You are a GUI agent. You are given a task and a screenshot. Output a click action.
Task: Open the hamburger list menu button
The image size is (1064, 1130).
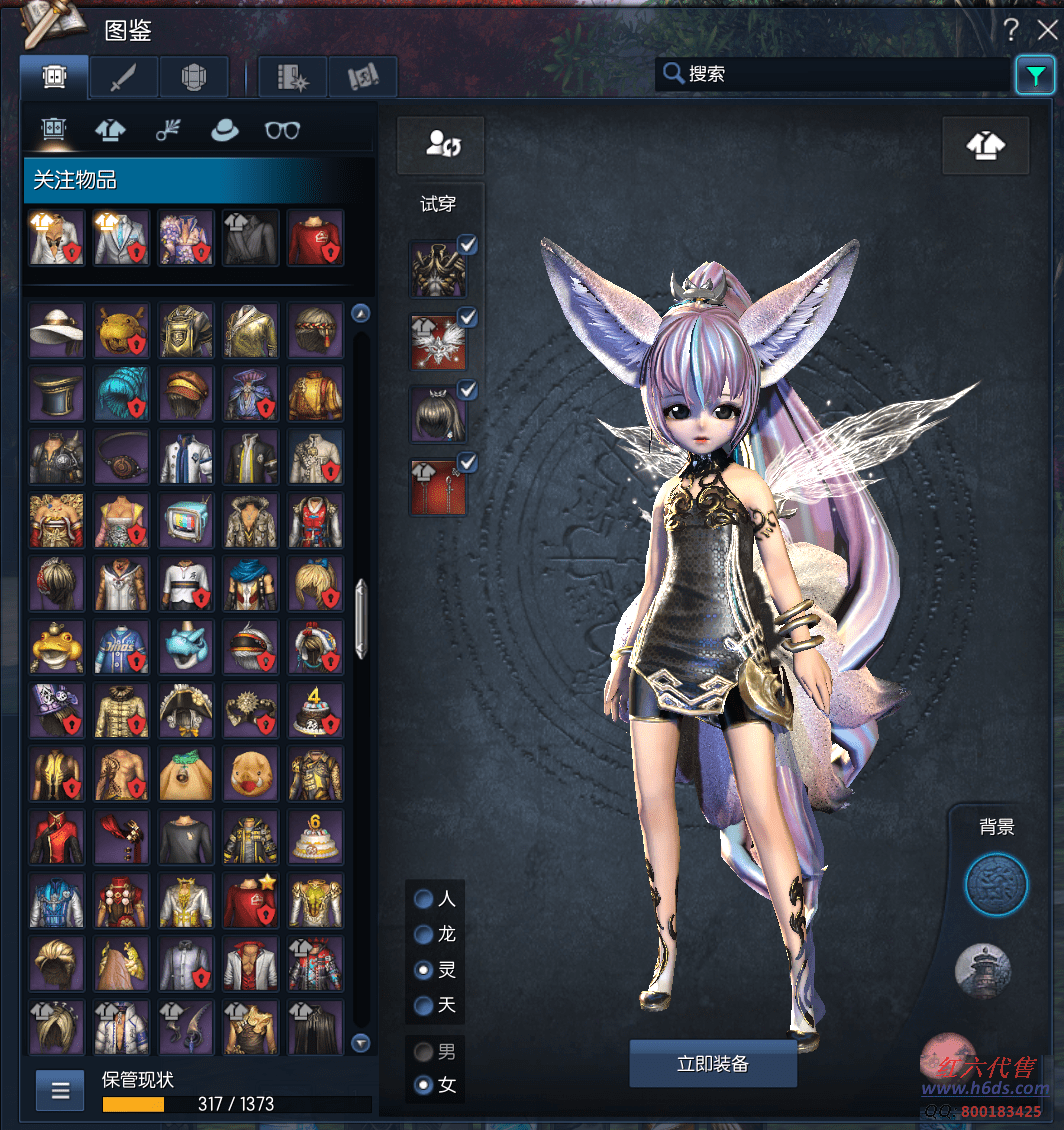click(x=60, y=1090)
